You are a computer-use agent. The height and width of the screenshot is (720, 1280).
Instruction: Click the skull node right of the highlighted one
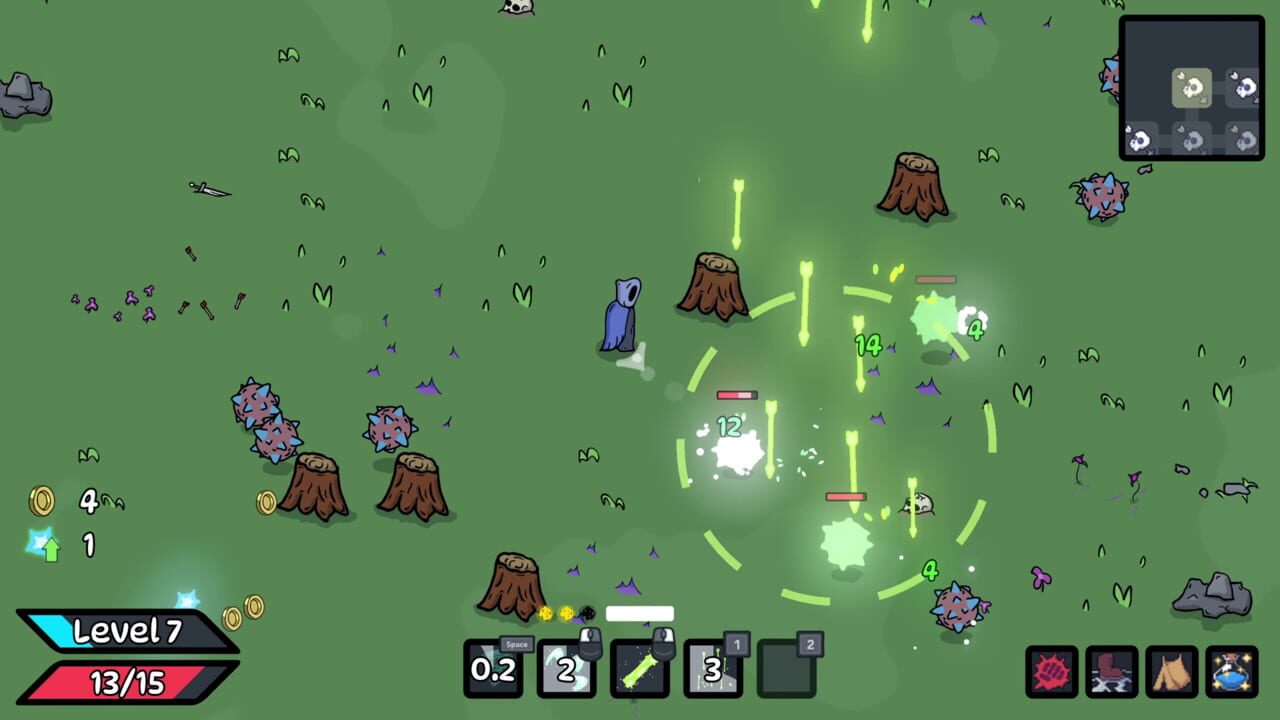1248,88
